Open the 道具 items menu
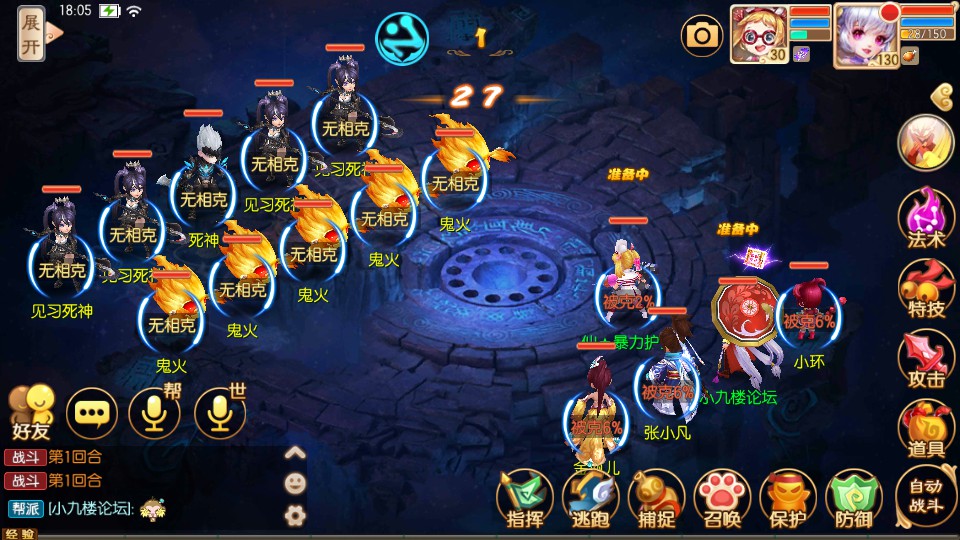The width and height of the screenshot is (960, 540). tap(926, 429)
